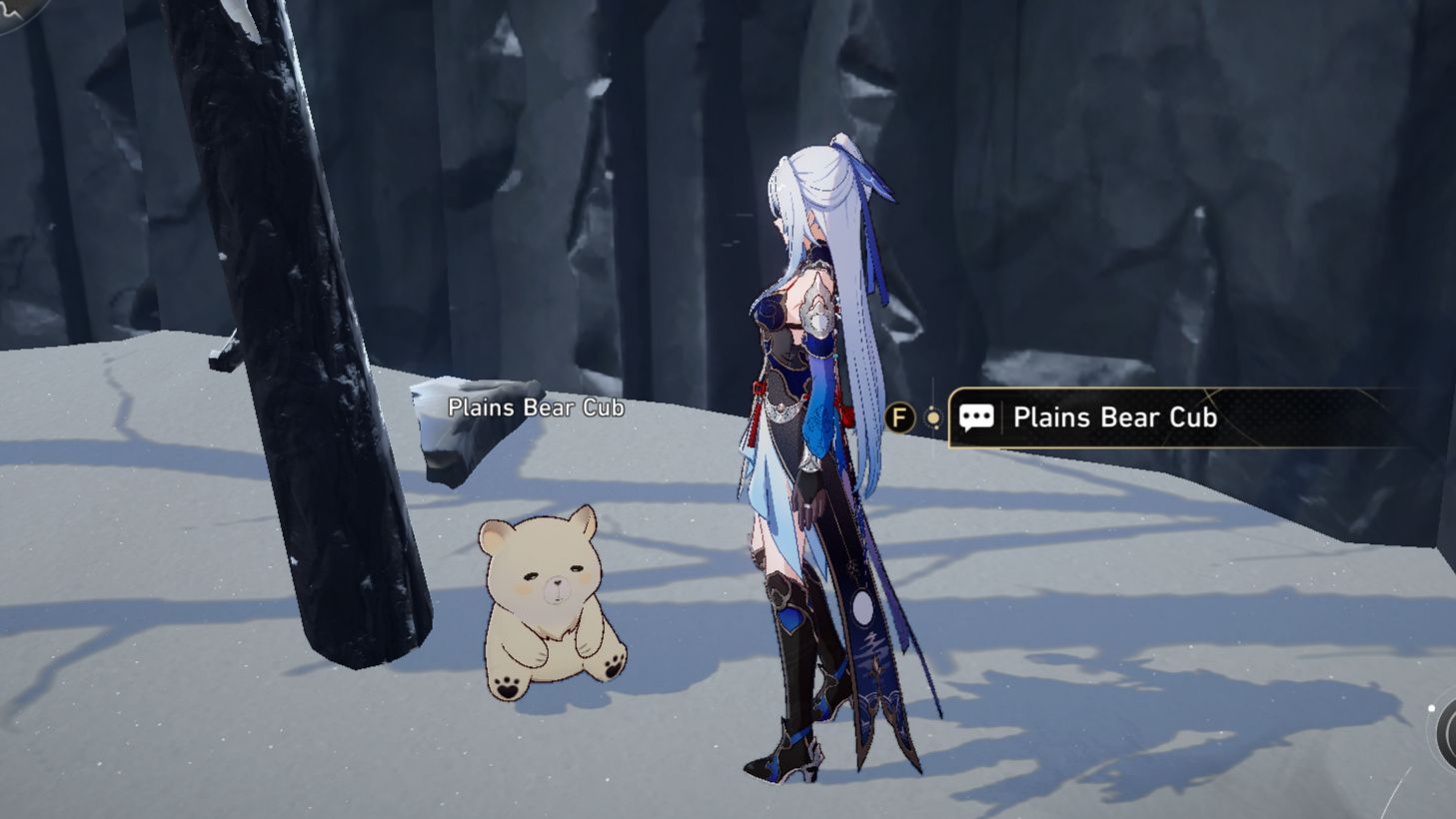Image resolution: width=1456 pixels, height=819 pixels.
Task: Tap the dialogue bubble inside the interaction bar
Action: tap(977, 417)
